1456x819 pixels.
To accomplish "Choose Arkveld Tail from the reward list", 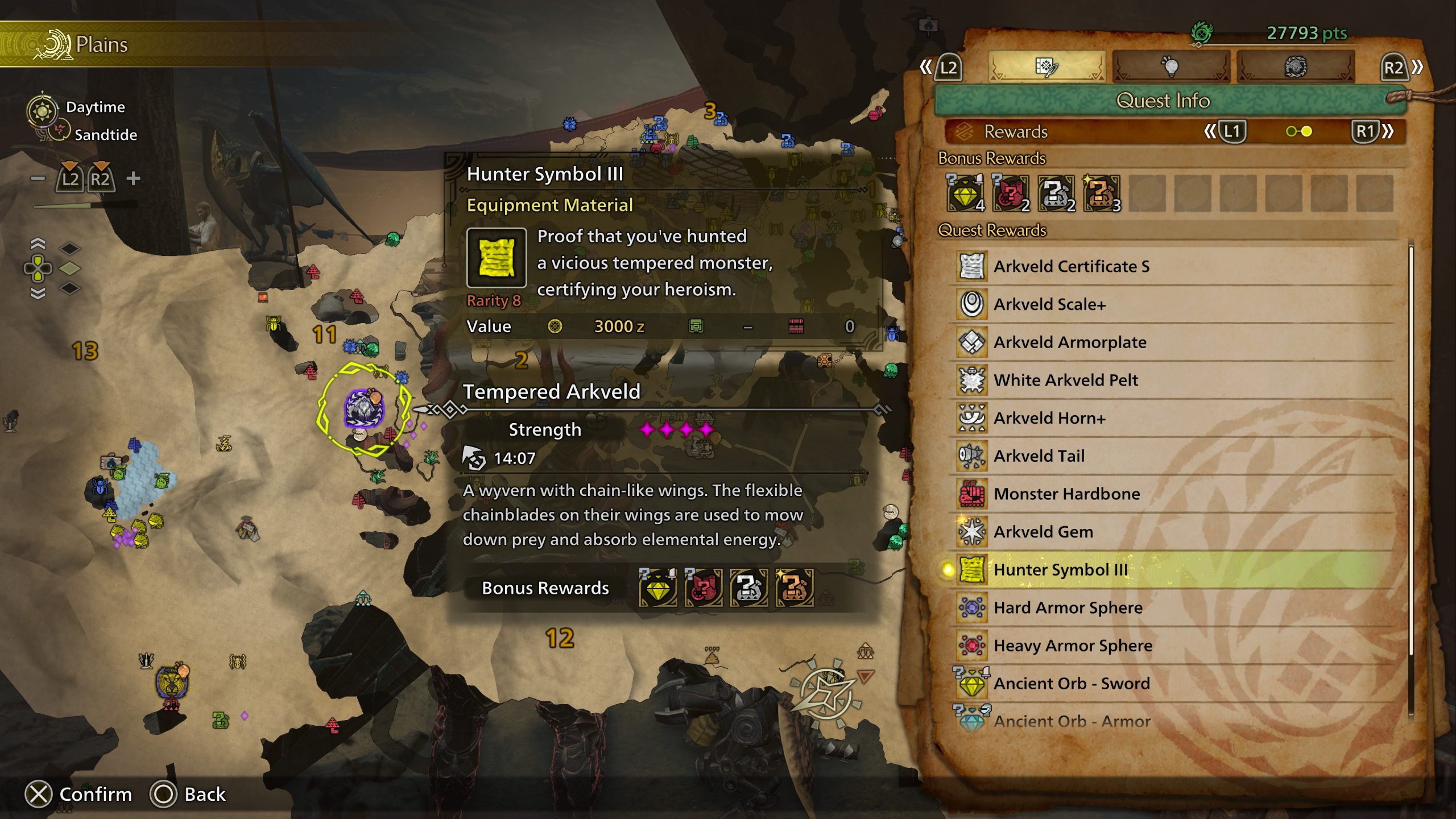I will tap(1039, 456).
